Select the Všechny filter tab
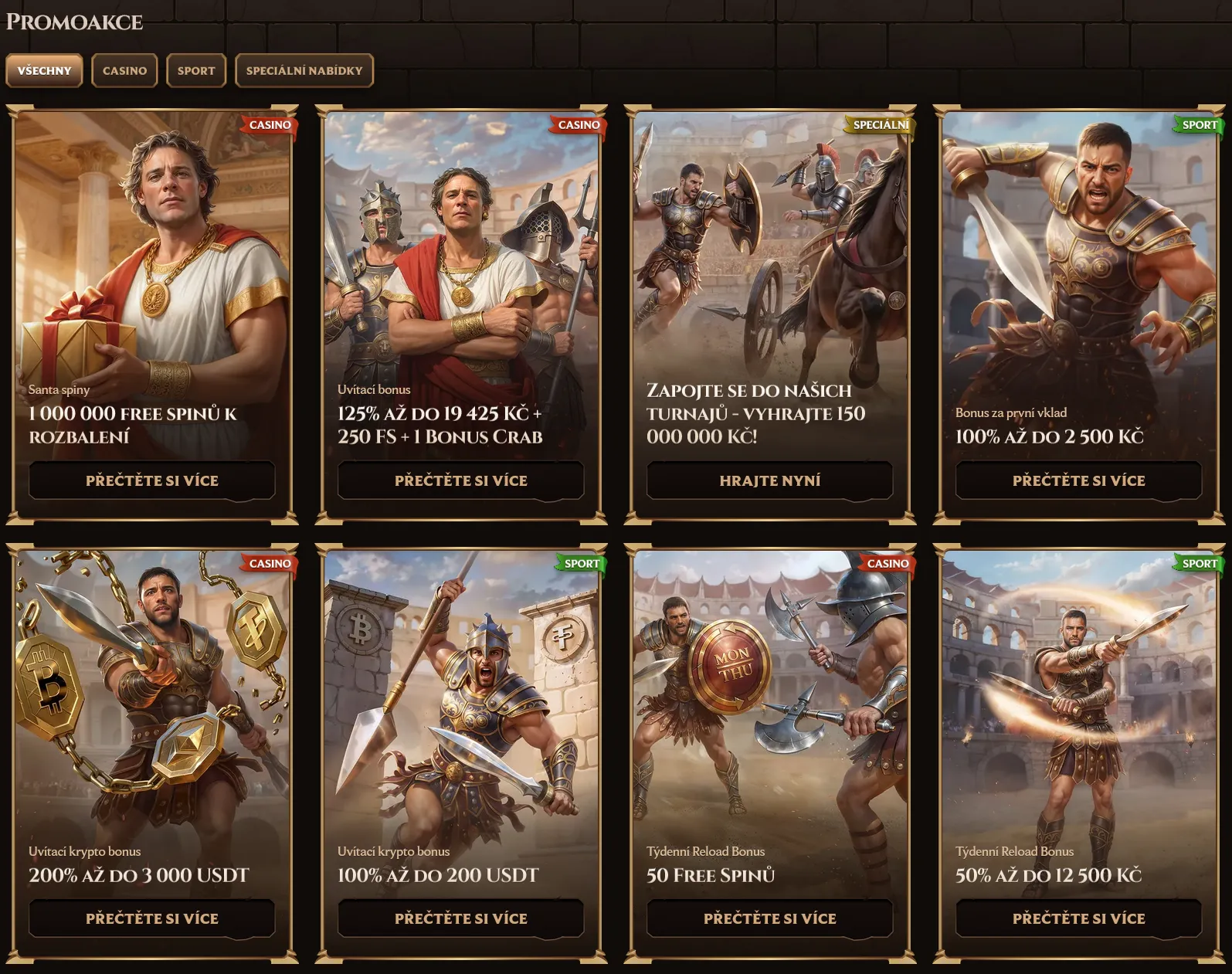This screenshot has height=974, width=1232. tap(44, 70)
